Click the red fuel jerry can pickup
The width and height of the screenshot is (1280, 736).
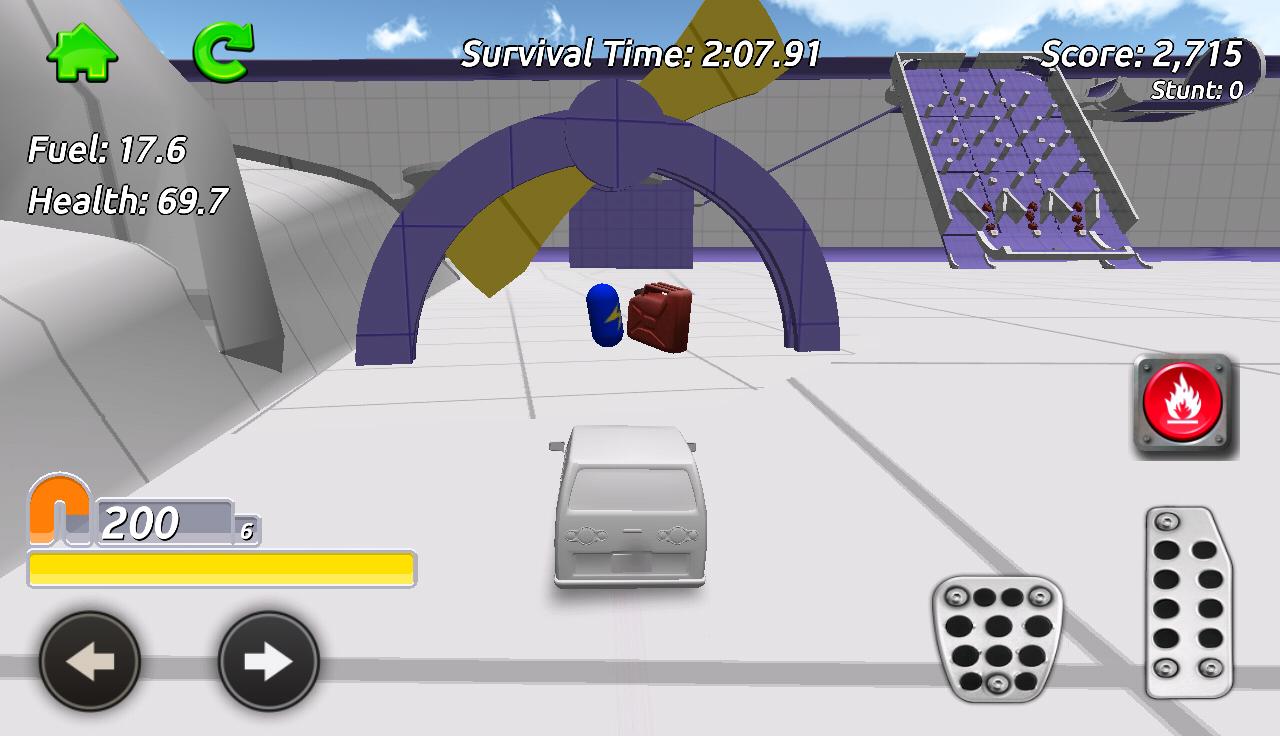(660, 318)
